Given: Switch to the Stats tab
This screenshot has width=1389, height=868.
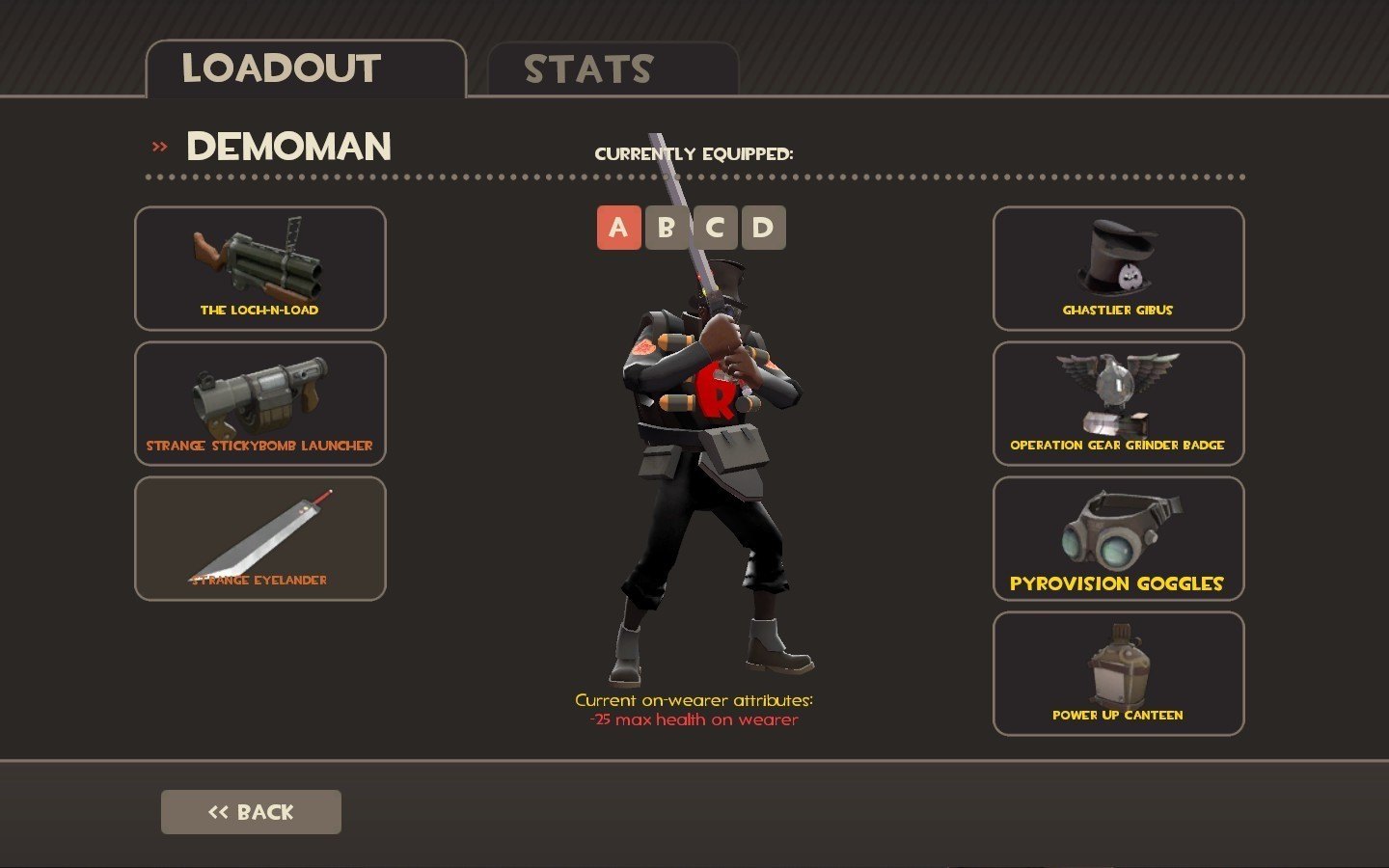Looking at the screenshot, I should tap(613, 69).
